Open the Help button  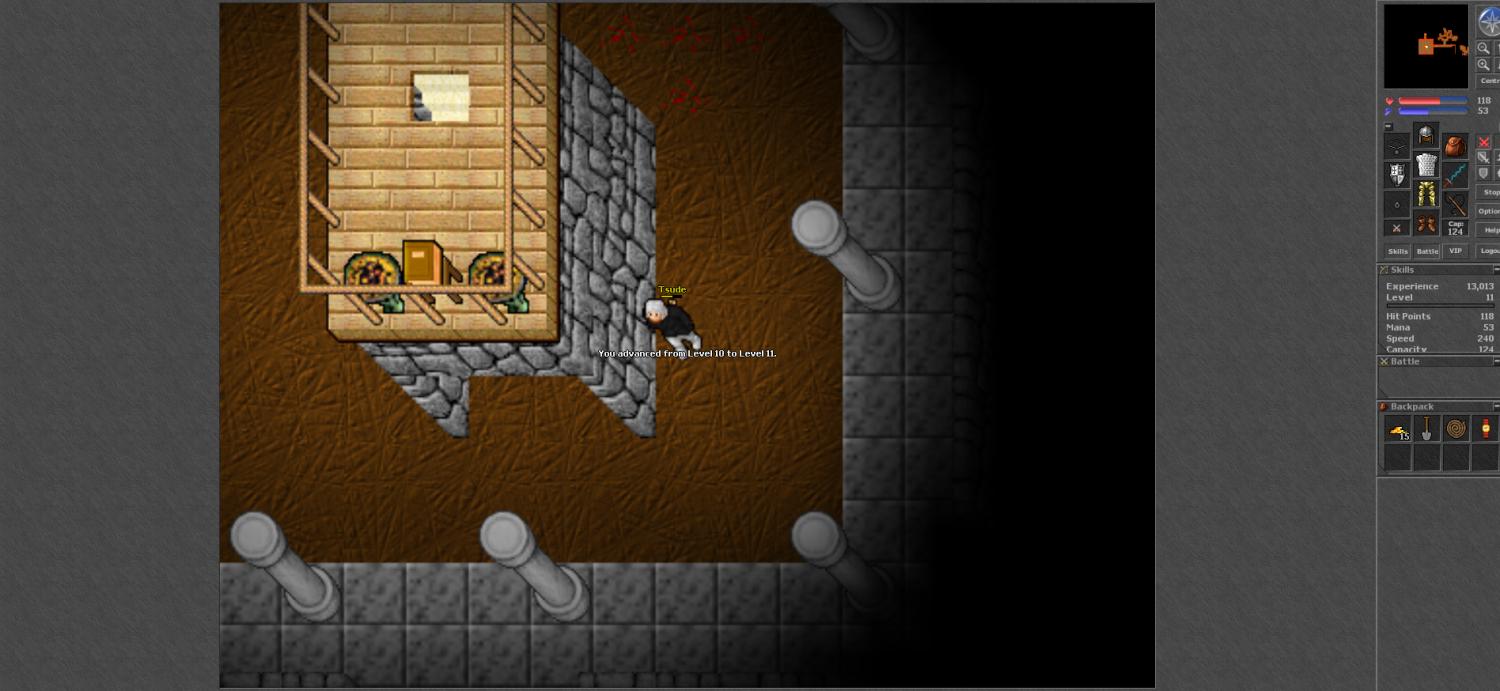(1489, 230)
